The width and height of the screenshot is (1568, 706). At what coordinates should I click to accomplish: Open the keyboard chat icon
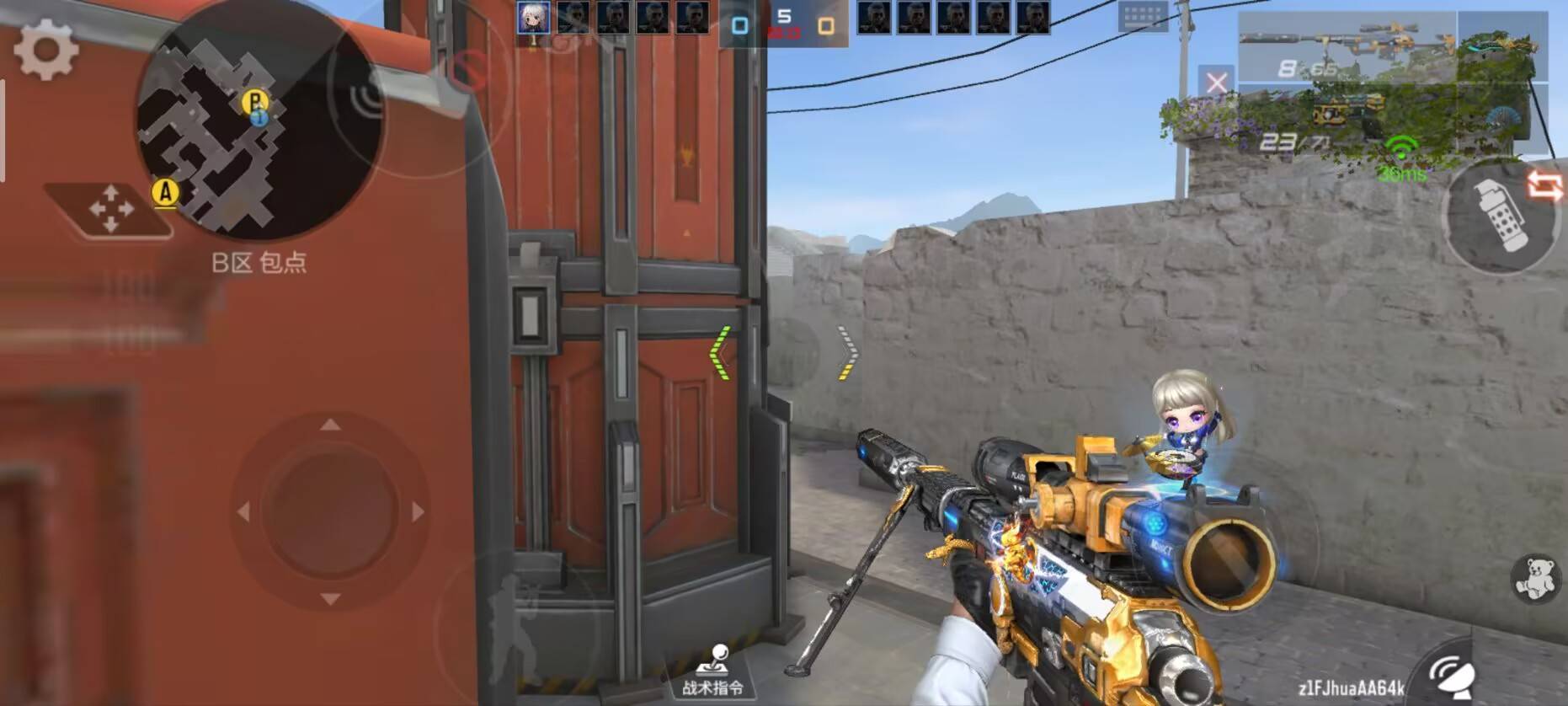point(1142,16)
